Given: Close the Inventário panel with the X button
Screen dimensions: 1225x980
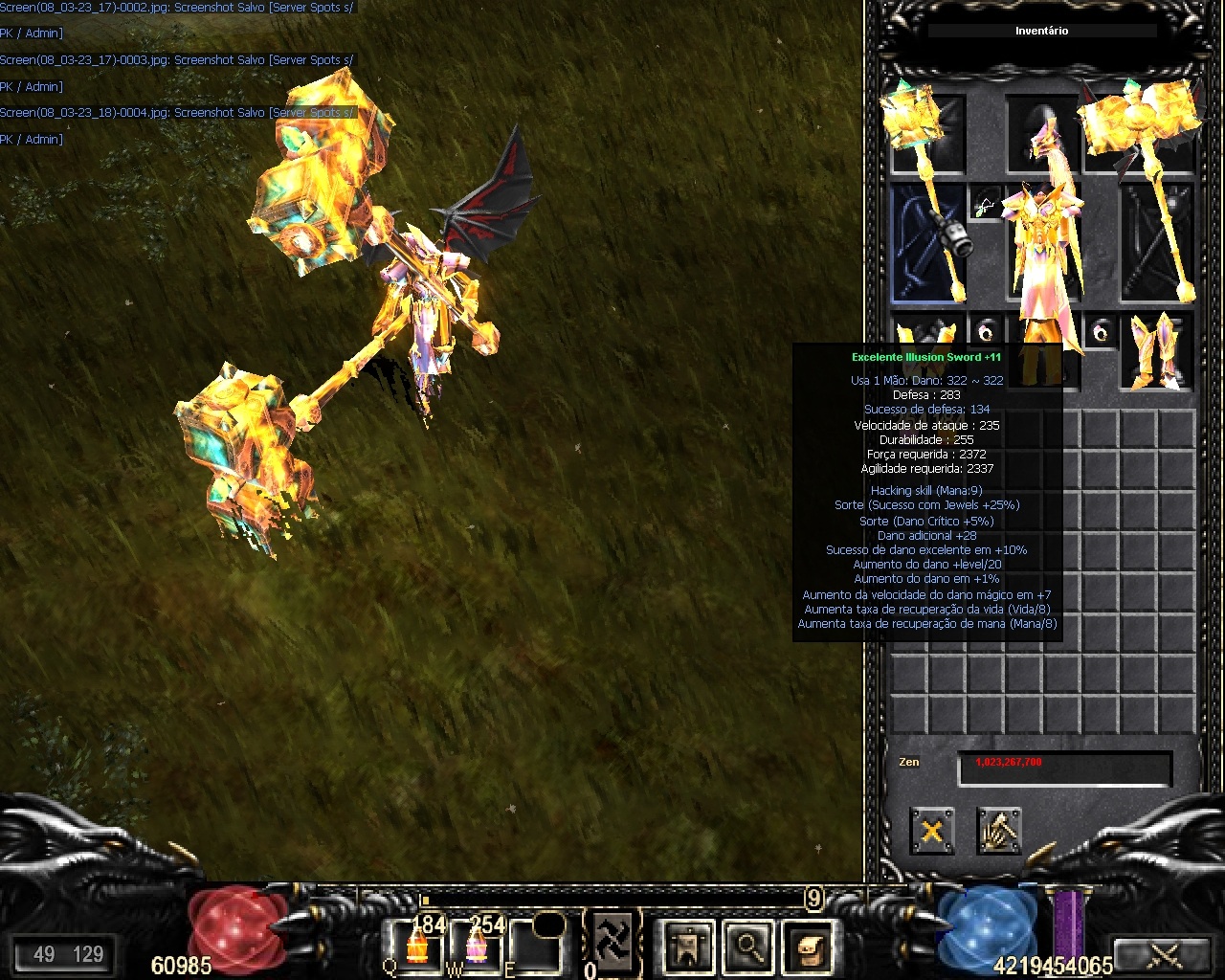Looking at the screenshot, I should (x=931, y=831).
